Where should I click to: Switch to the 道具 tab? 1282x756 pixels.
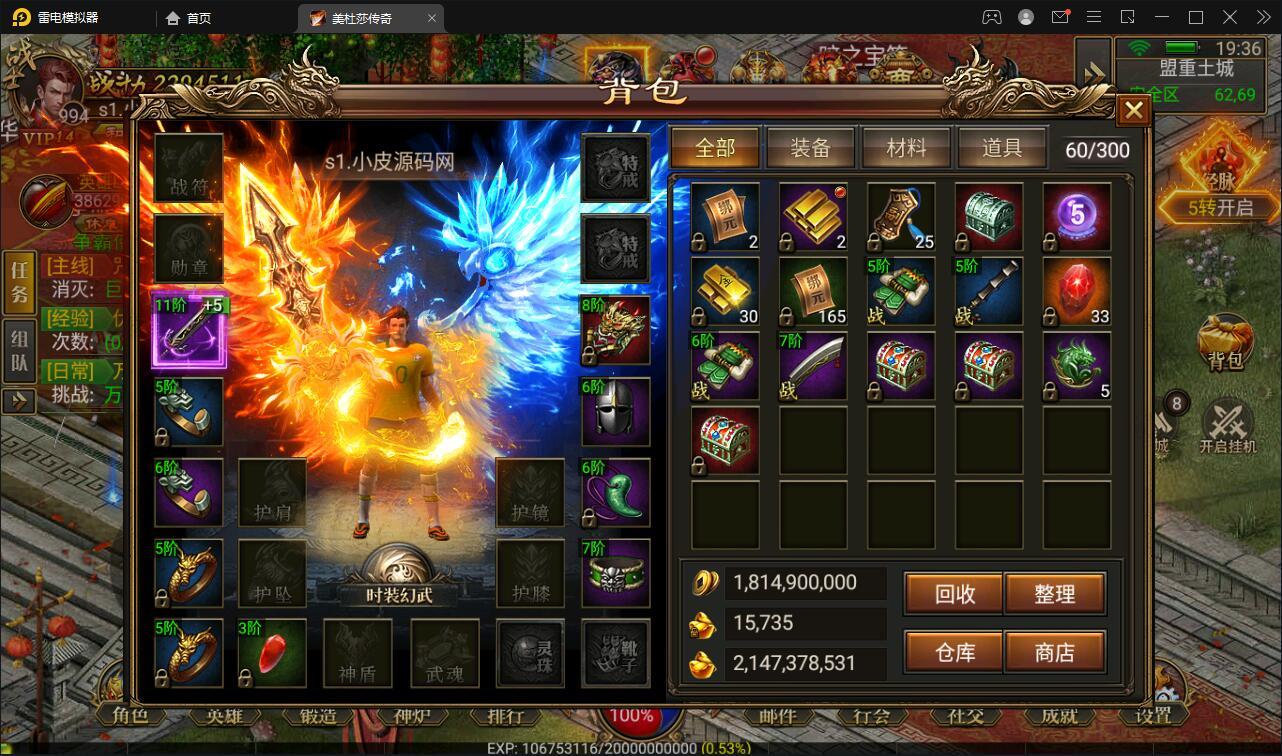coord(1001,148)
